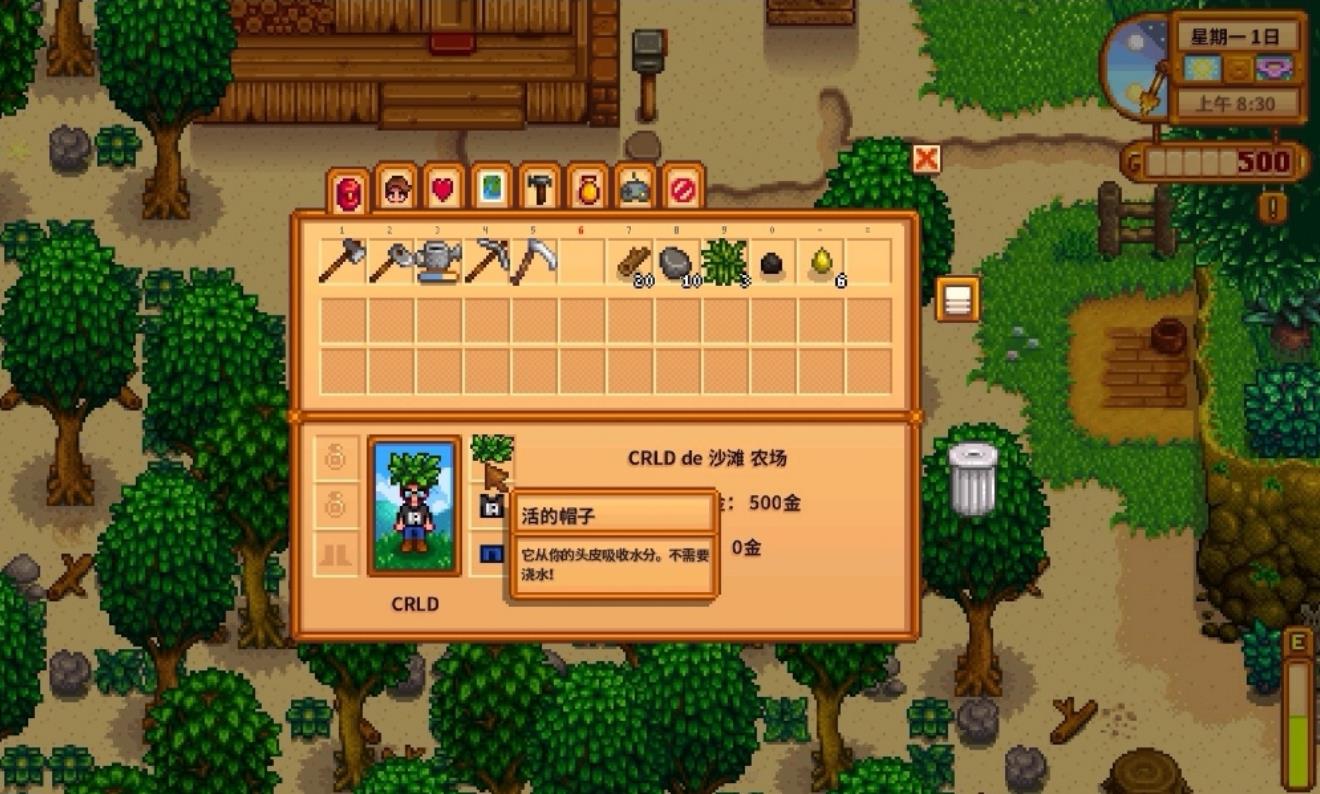
Task: Select the red exit game tab
Action: pos(684,188)
